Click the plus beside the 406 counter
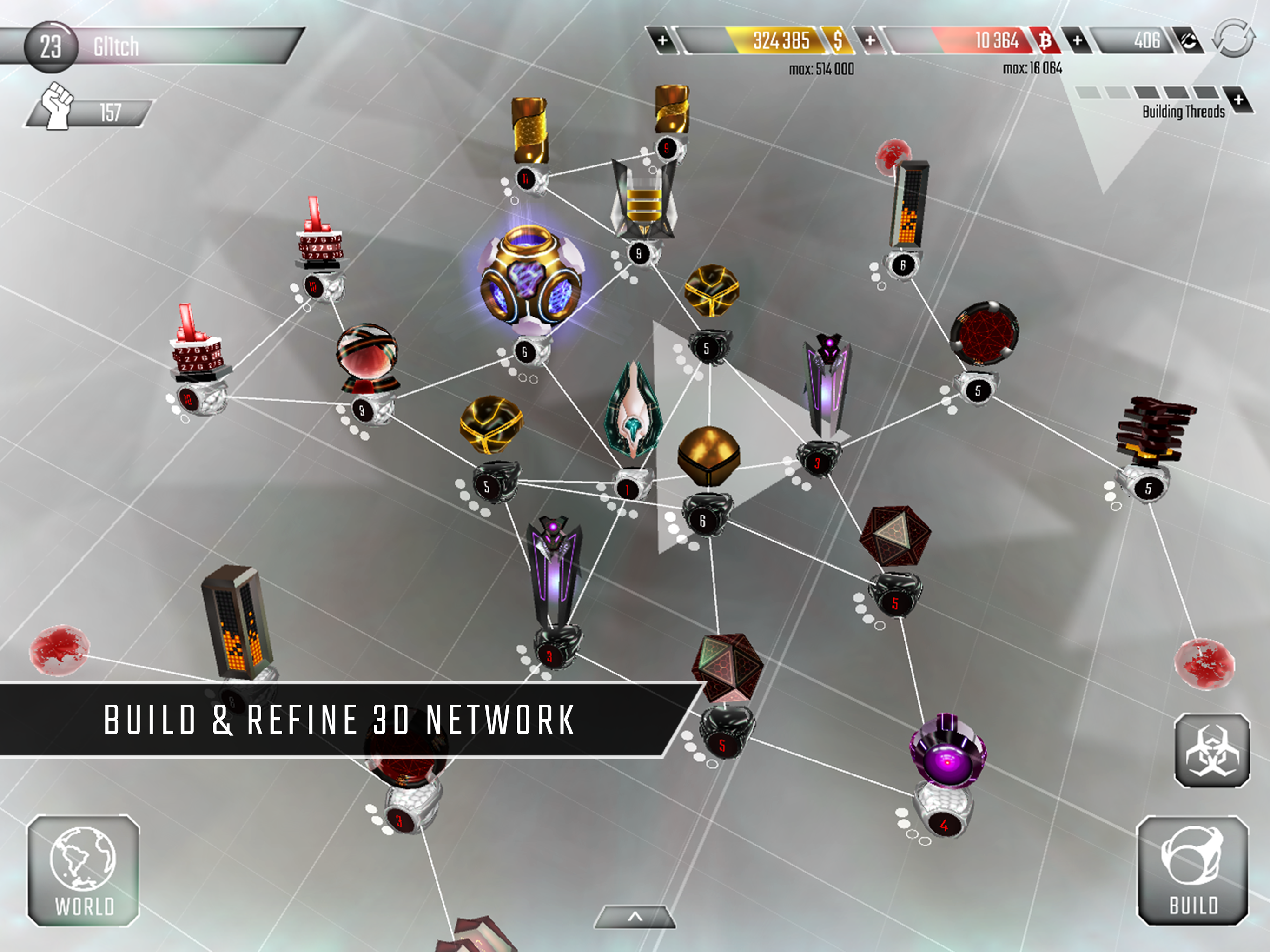 pos(1077,41)
